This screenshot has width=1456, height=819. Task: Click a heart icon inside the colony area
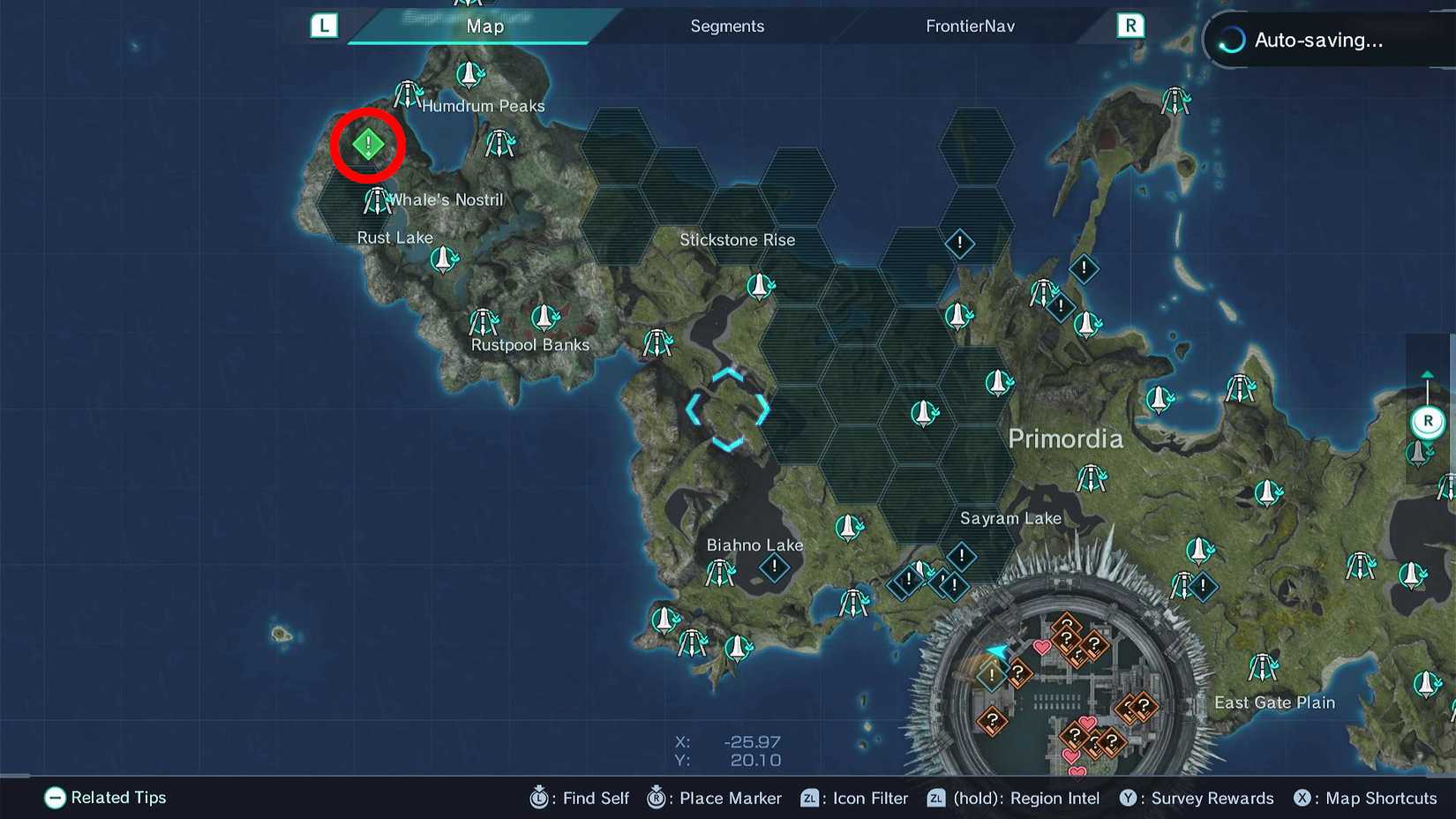(1043, 646)
